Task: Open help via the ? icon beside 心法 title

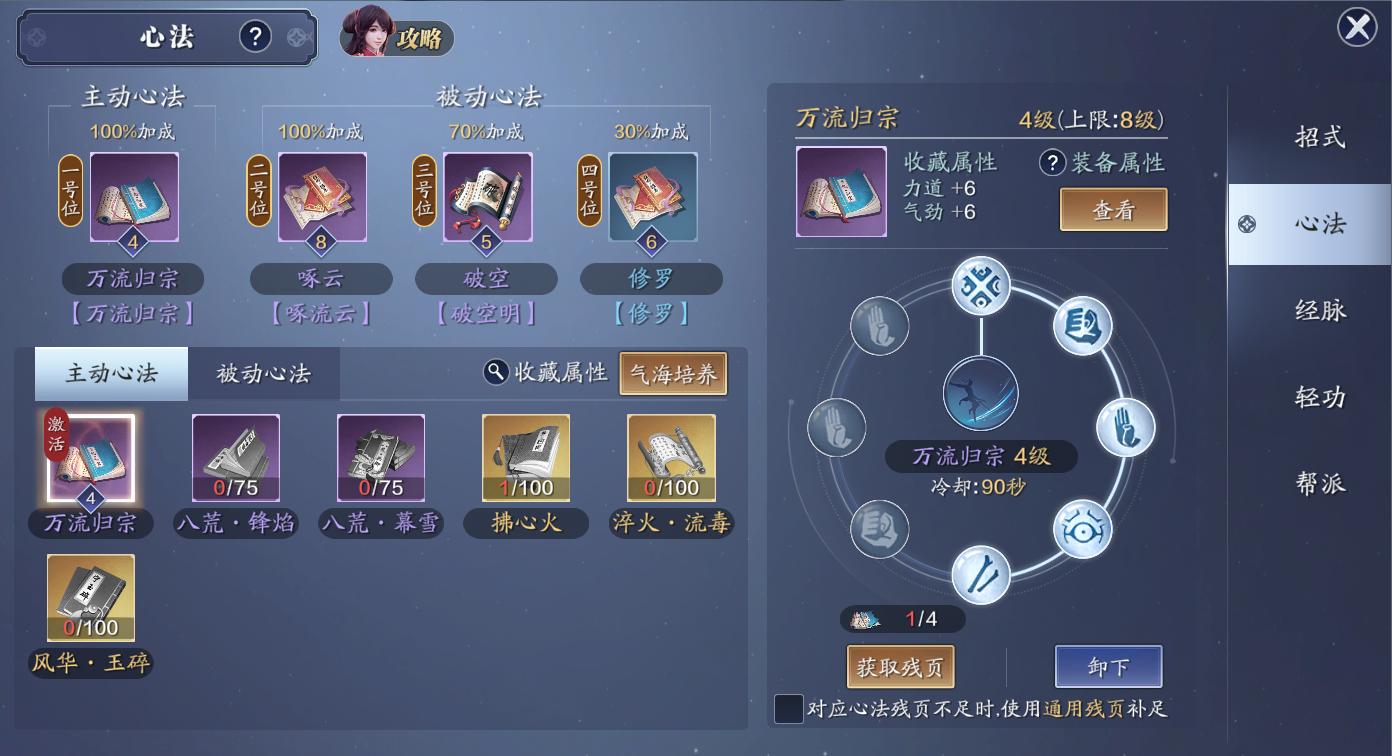Action: [257, 35]
